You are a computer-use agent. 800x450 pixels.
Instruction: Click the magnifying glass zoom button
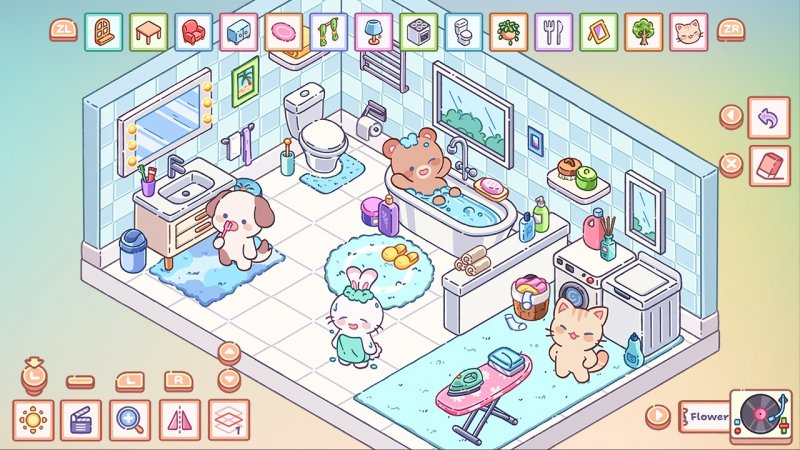tap(130, 419)
